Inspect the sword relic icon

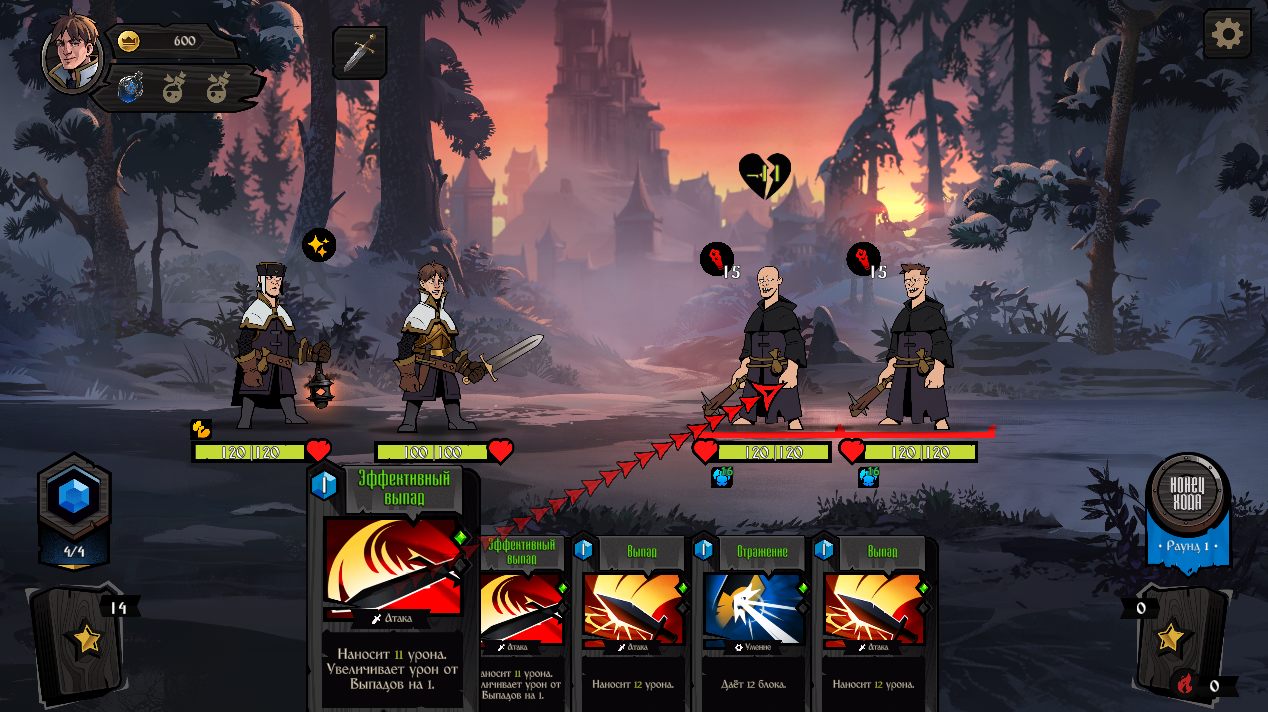(360, 53)
